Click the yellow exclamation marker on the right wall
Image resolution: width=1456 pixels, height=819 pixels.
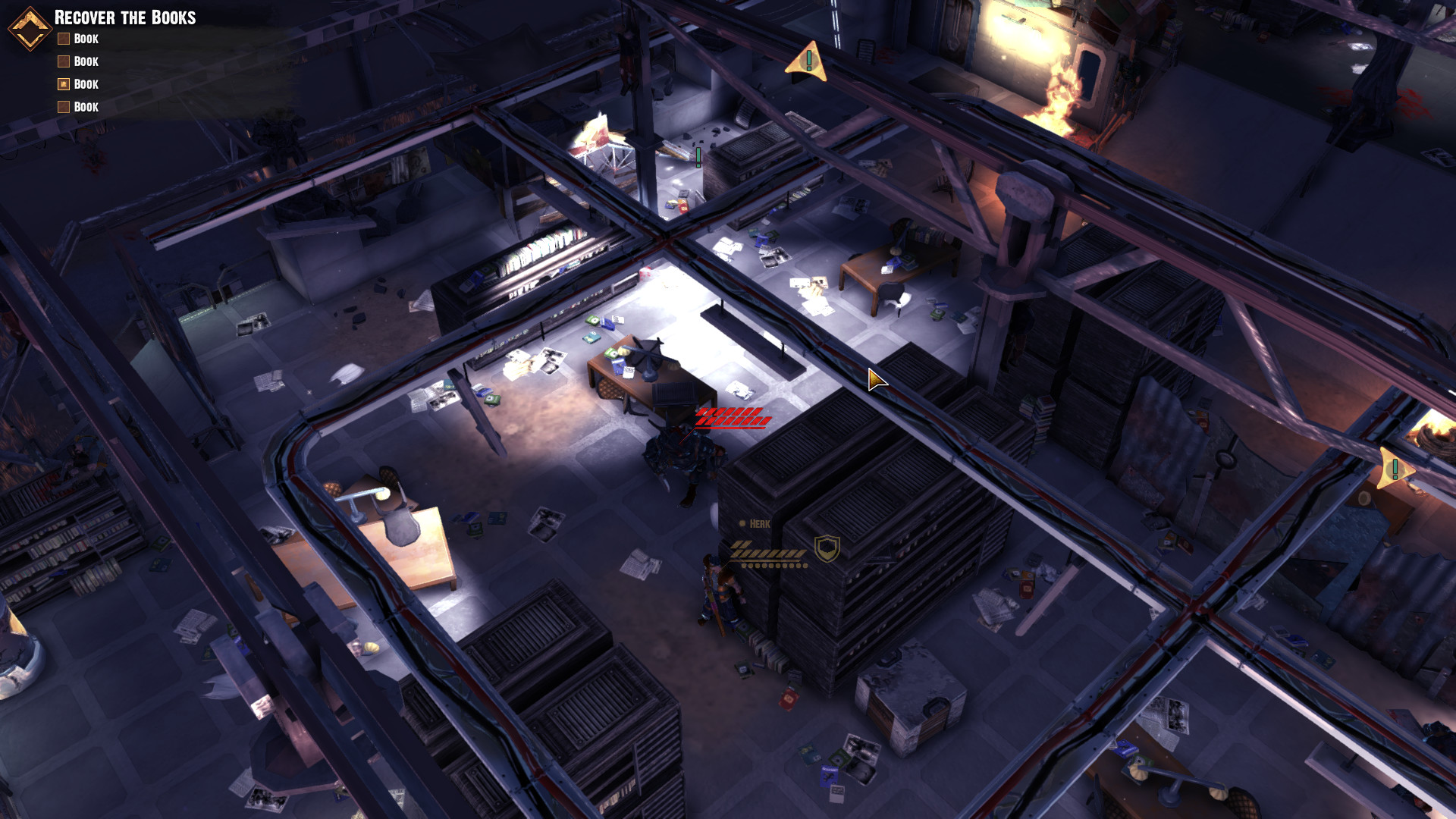[1394, 467]
